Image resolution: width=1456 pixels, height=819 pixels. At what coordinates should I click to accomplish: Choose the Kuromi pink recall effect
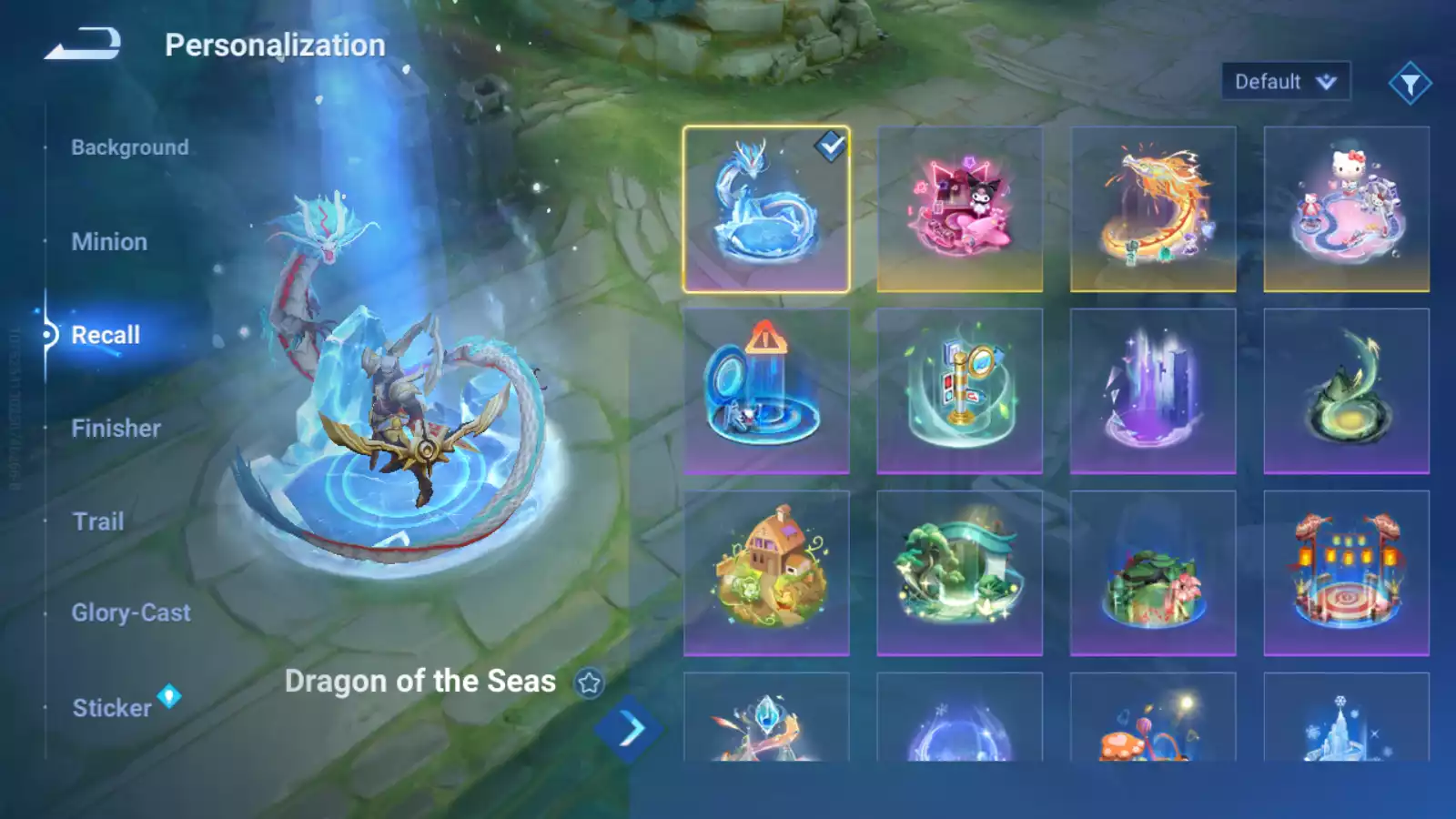click(x=959, y=209)
